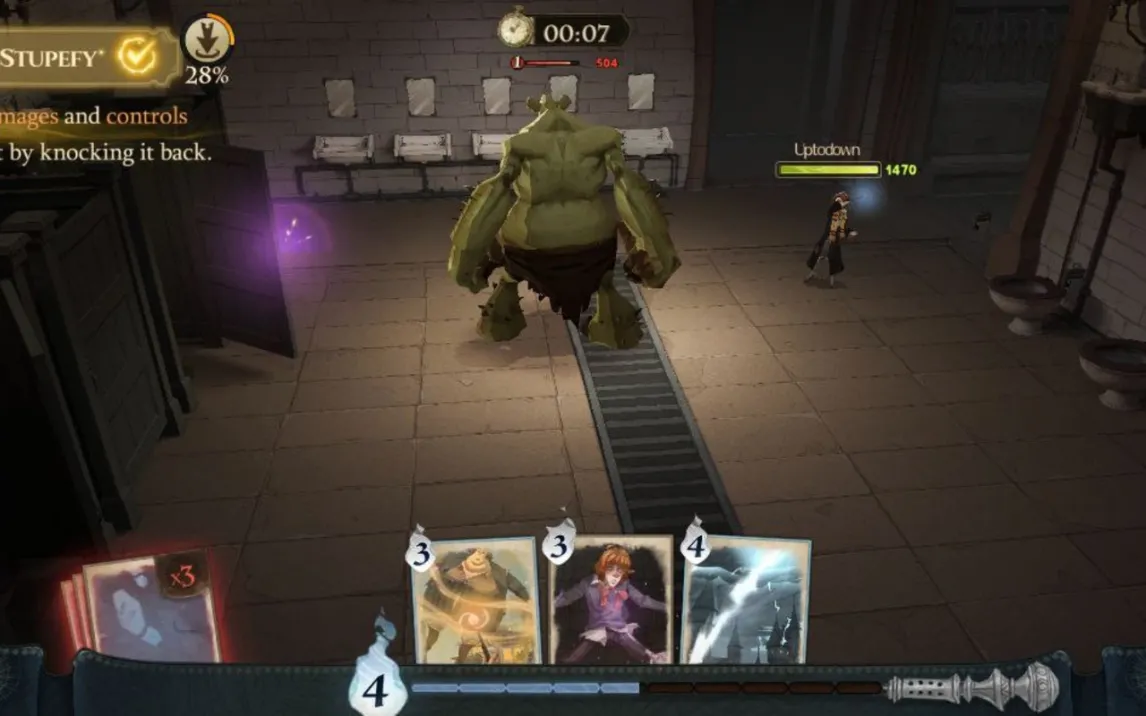Select the red-haired wizard card
1146x716 pixels.
[611, 600]
